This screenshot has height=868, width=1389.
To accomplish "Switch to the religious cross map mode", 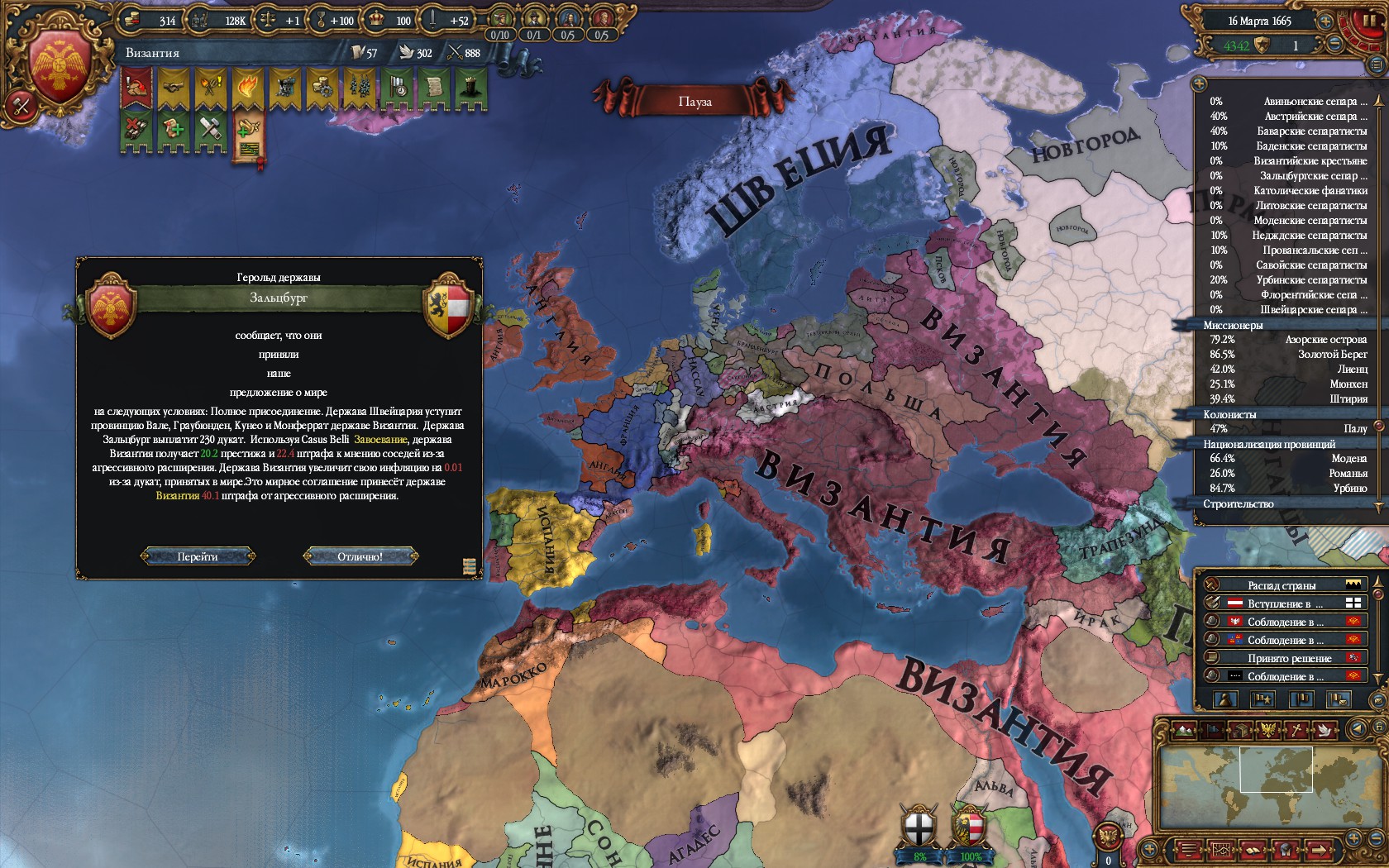I will click(1298, 730).
